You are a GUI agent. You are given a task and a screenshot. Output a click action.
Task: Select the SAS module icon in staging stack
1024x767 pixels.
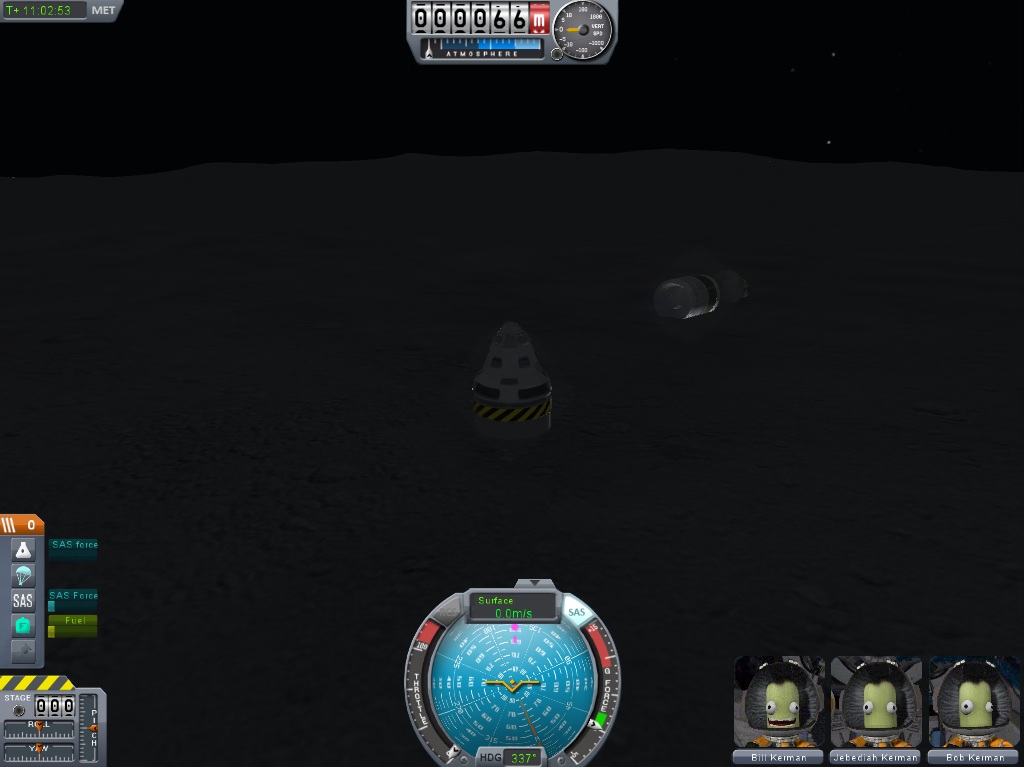coord(23,601)
